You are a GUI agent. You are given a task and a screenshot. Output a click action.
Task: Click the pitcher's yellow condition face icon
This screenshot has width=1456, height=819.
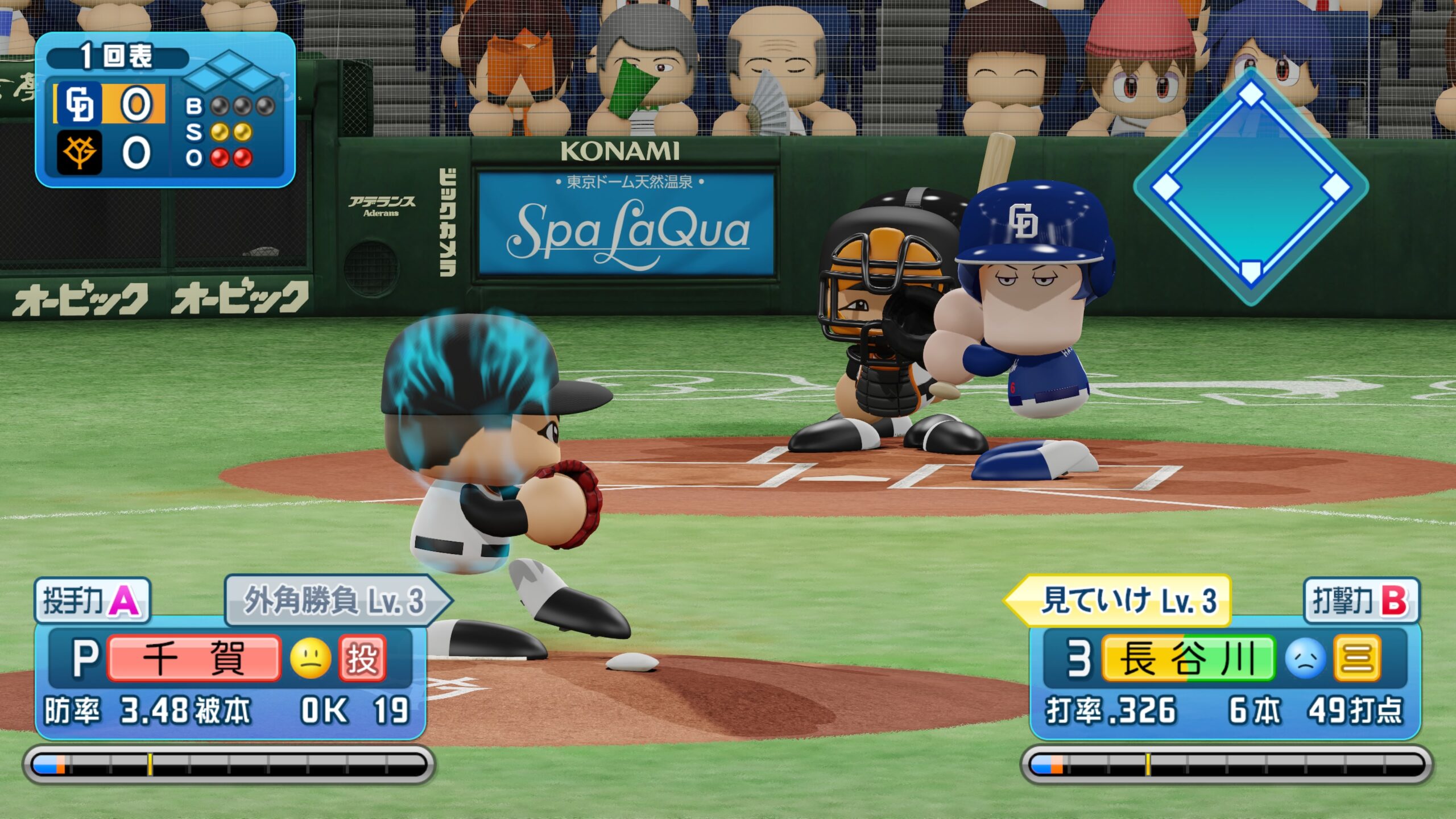click(311, 659)
